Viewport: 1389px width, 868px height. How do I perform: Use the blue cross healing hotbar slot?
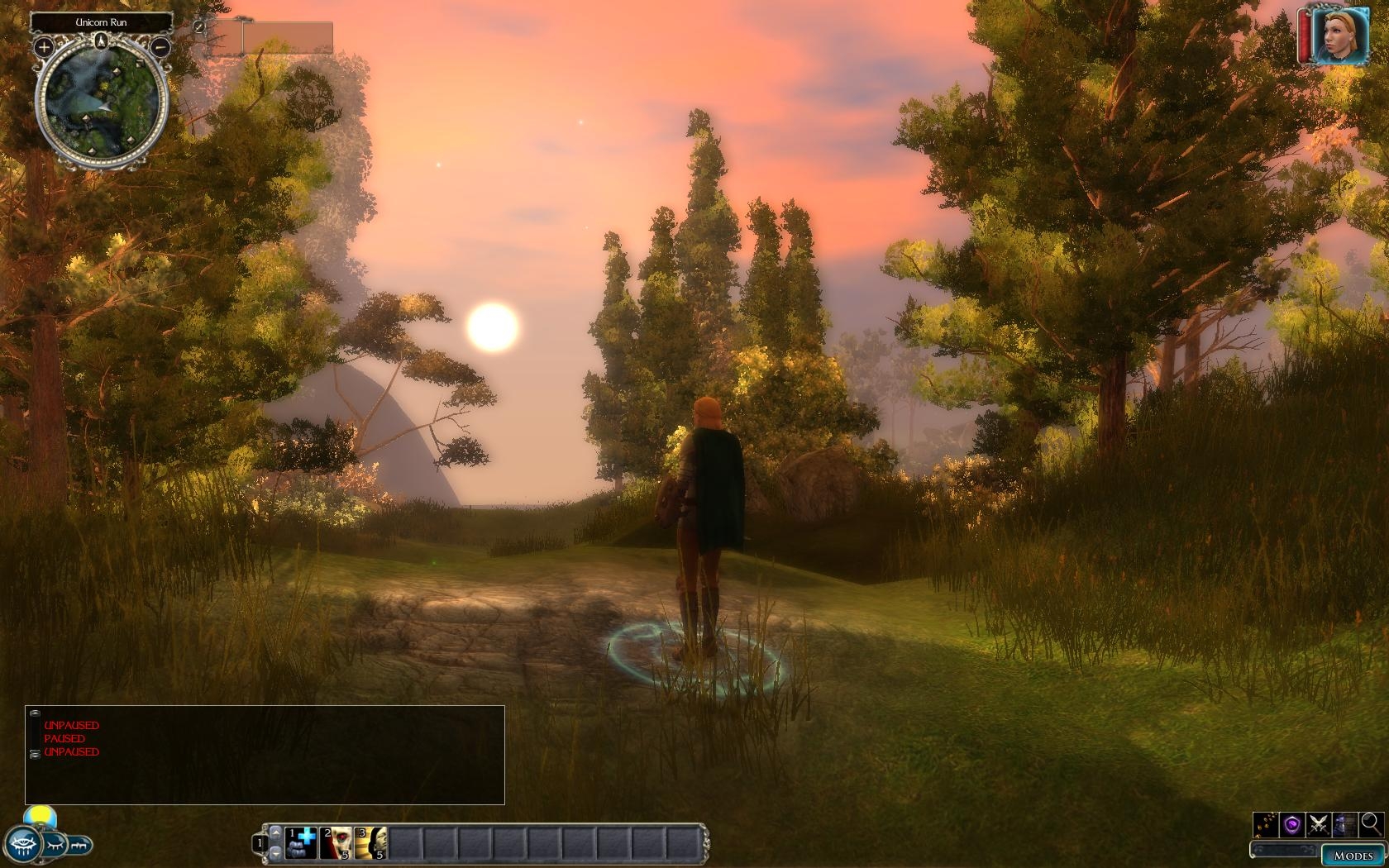(x=302, y=843)
